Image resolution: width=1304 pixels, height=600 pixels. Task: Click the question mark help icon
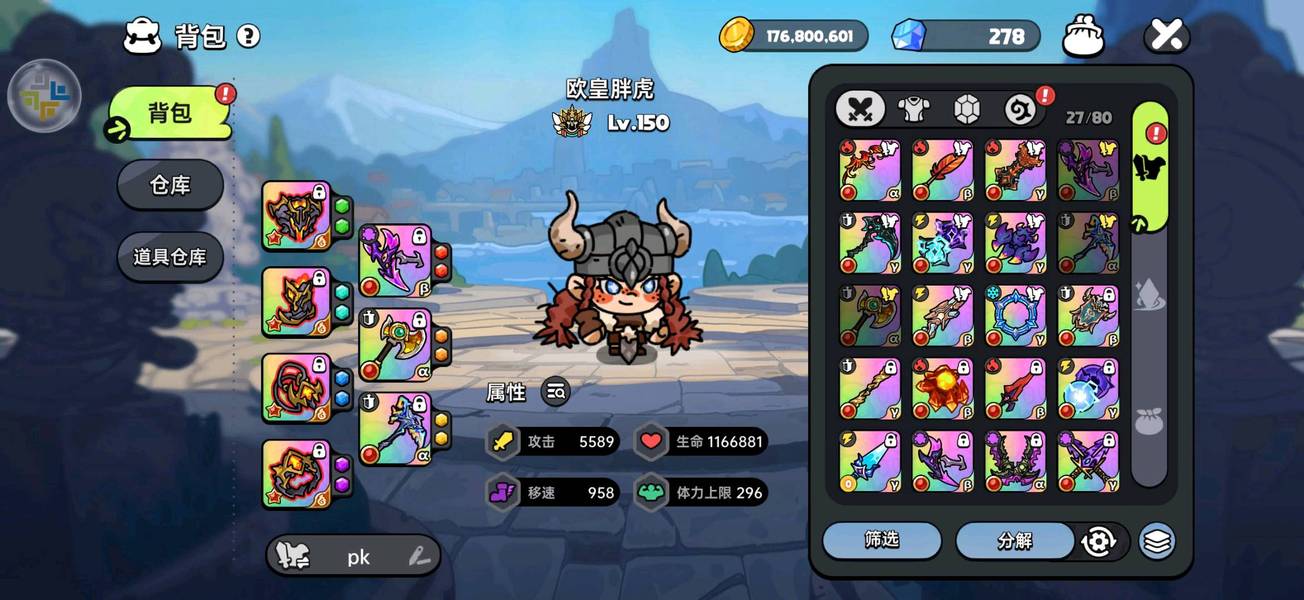[x=248, y=37]
